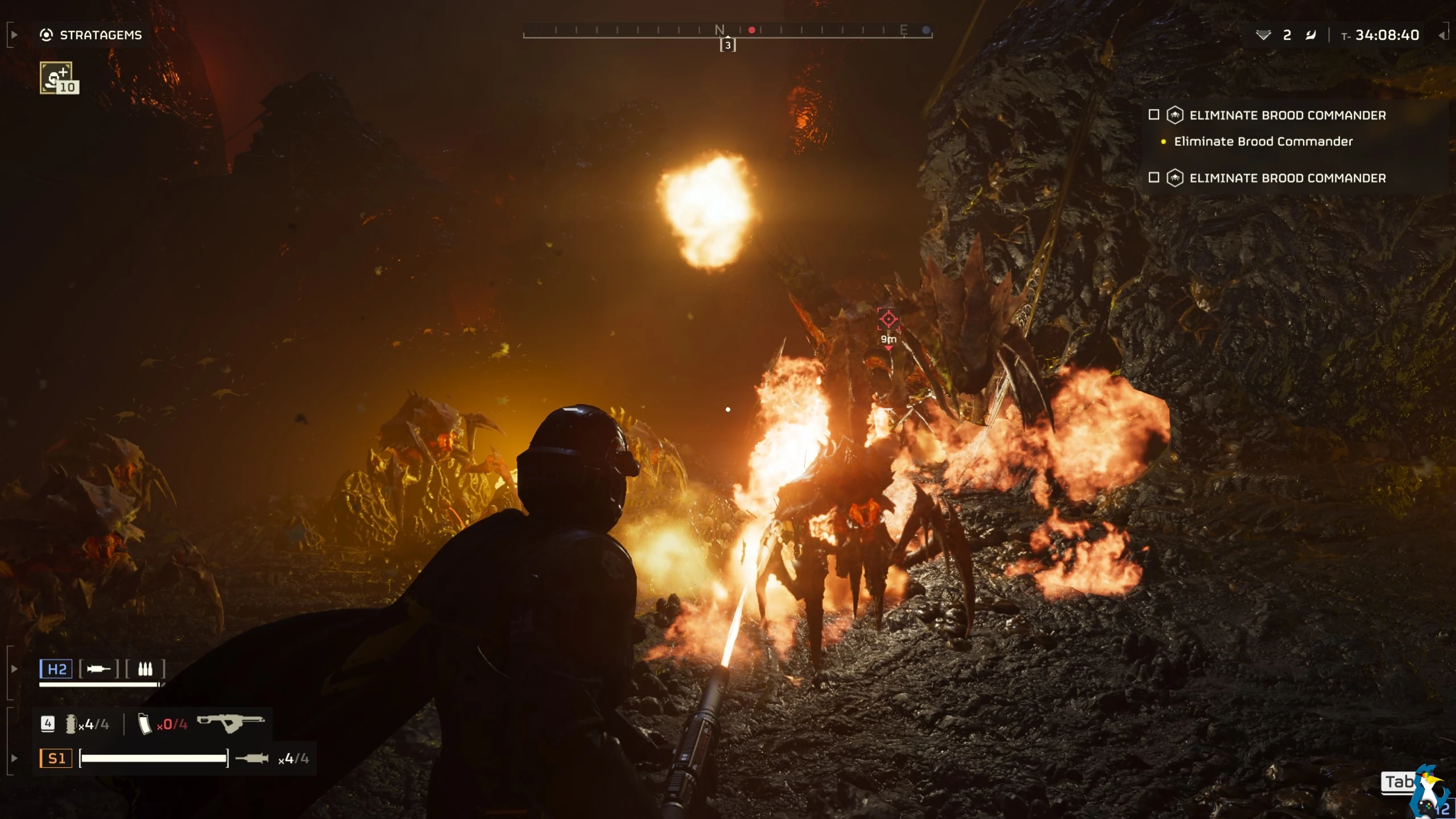Viewport: 1456px width, 819px height.
Task: Select the red target marker showing 9m
Action: tap(888, 320)
